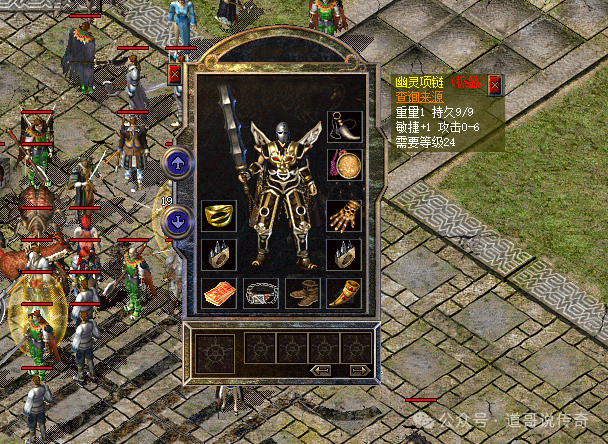The image size is (608, 444).
Task: Open the orange 查询来源 link
Action: pos(419,99)
